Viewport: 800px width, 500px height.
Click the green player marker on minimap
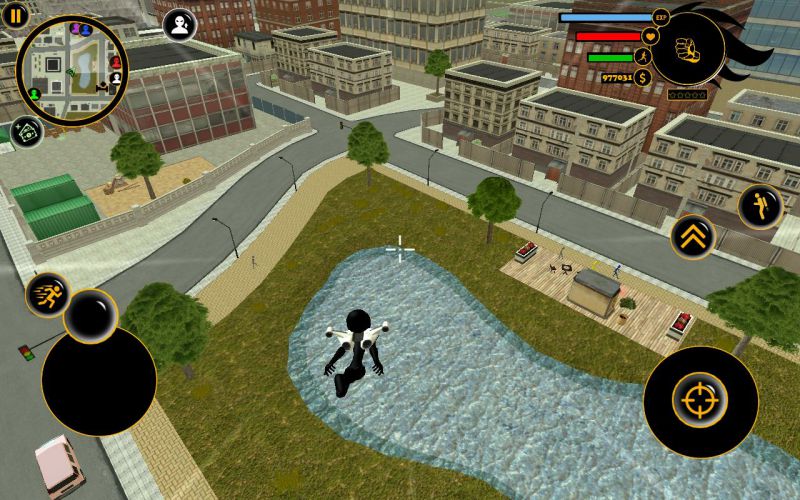(x=34, y=94)
